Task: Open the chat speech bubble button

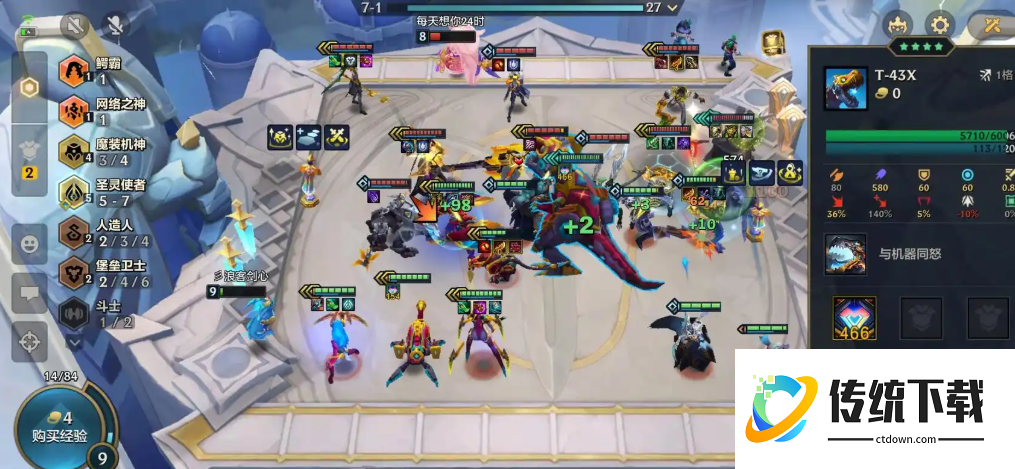Action: click(x=30, y=293)
